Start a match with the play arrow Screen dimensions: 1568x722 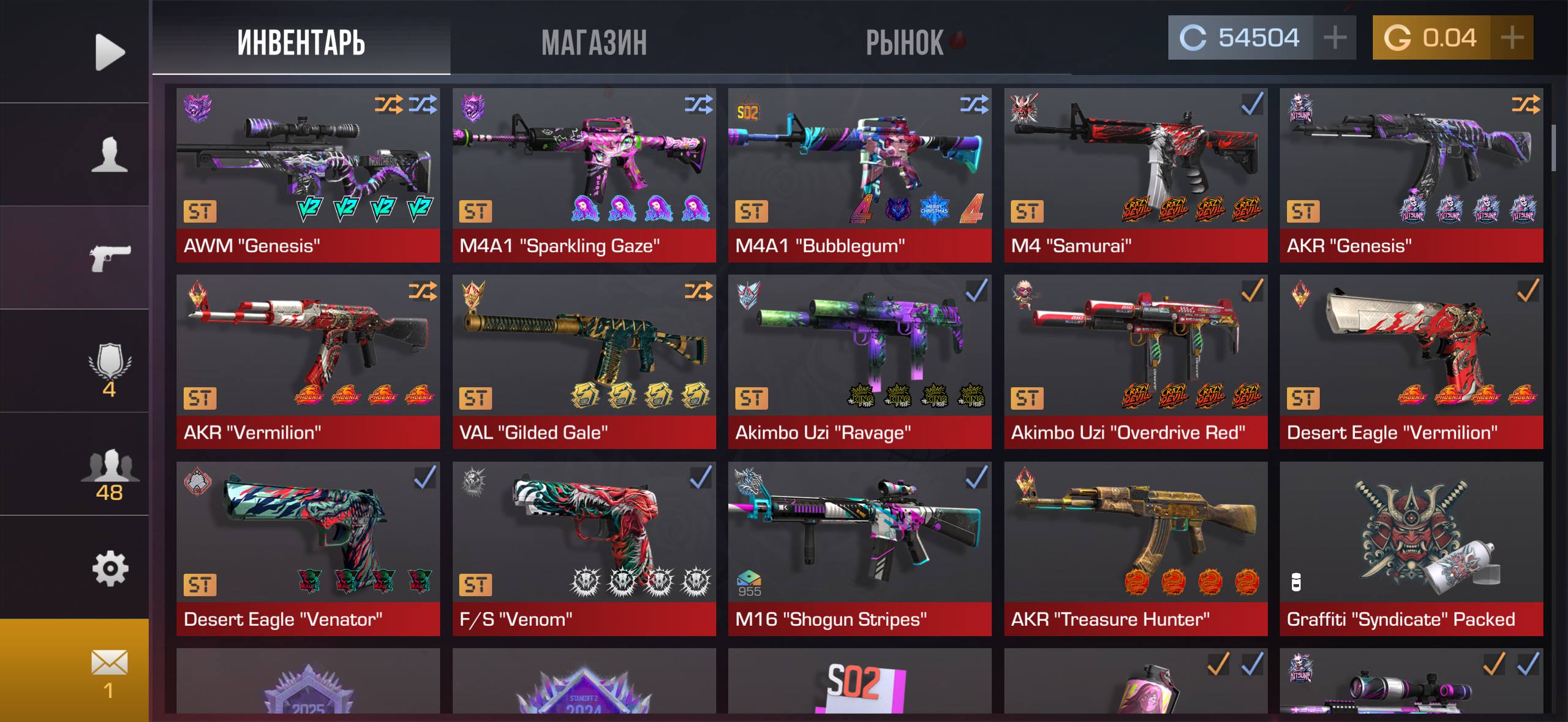click(x=110, y=52)
